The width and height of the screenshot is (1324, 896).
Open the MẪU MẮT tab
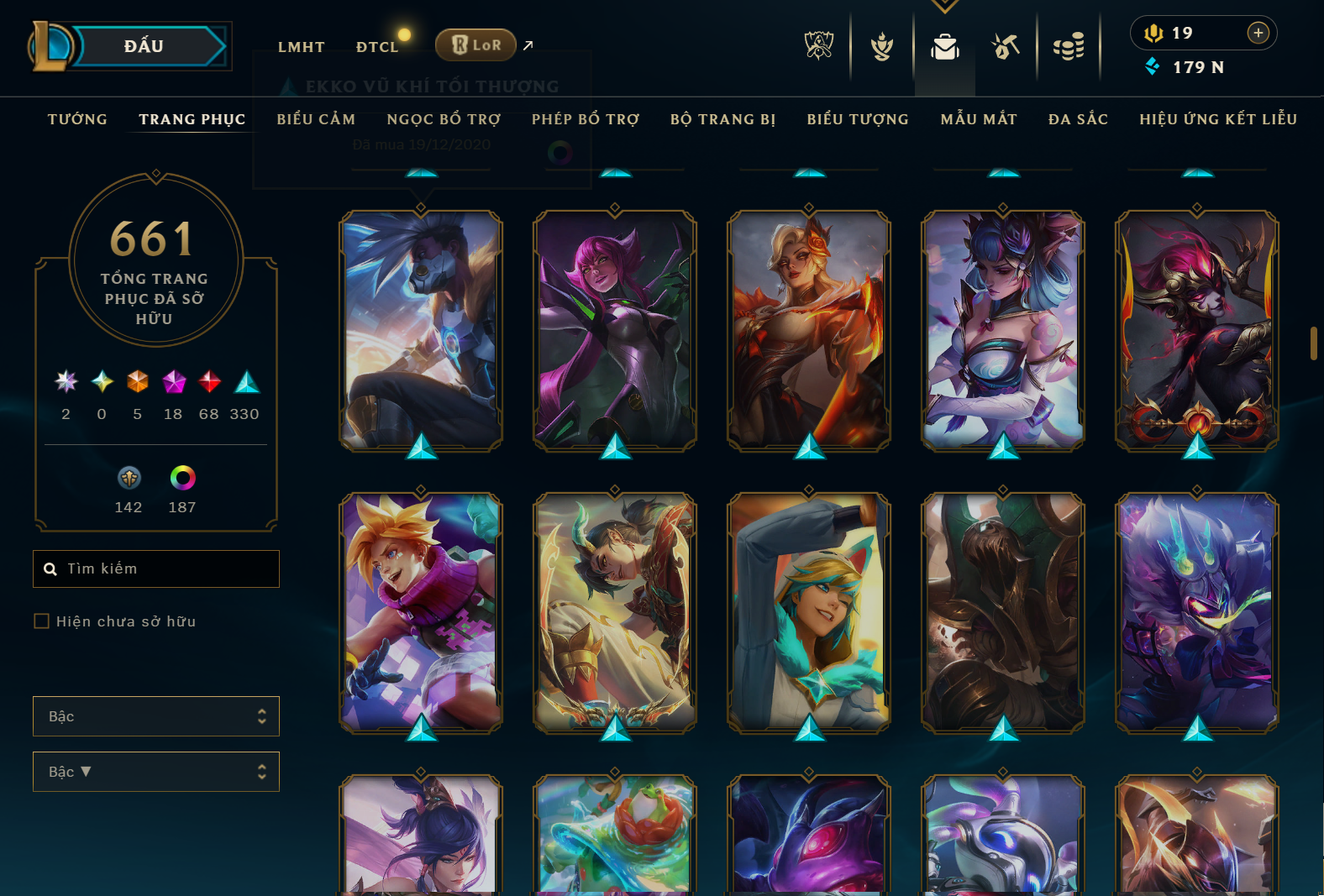(978, 119)
